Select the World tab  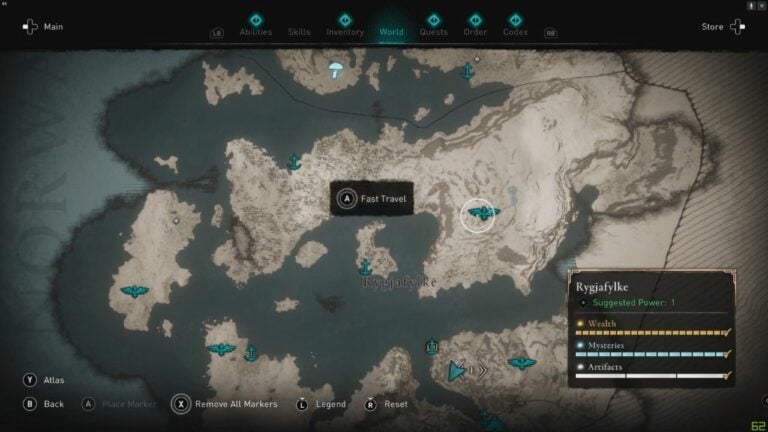point(391,31)
